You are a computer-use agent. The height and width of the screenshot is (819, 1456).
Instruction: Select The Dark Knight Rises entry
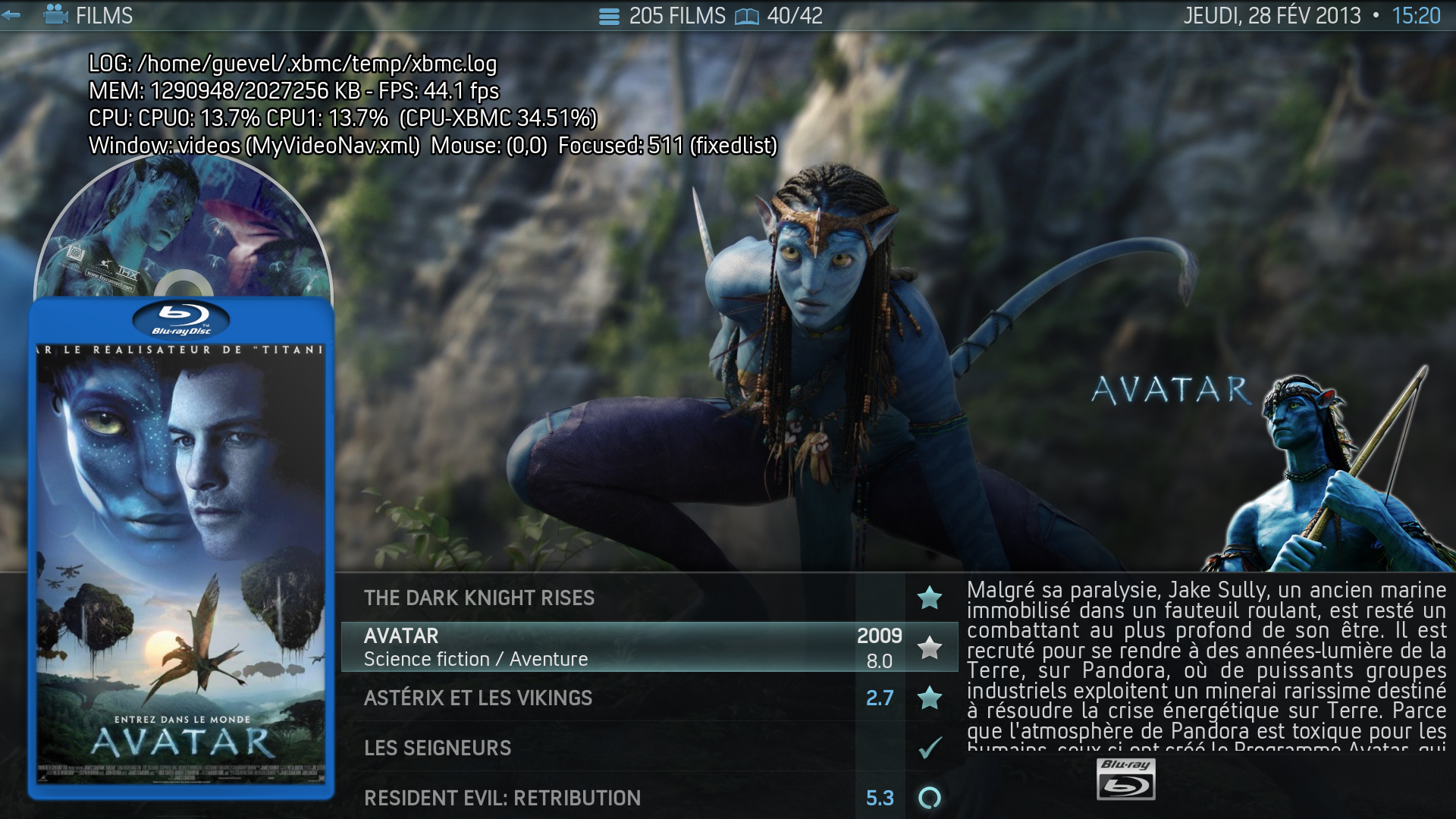point(479,598)
